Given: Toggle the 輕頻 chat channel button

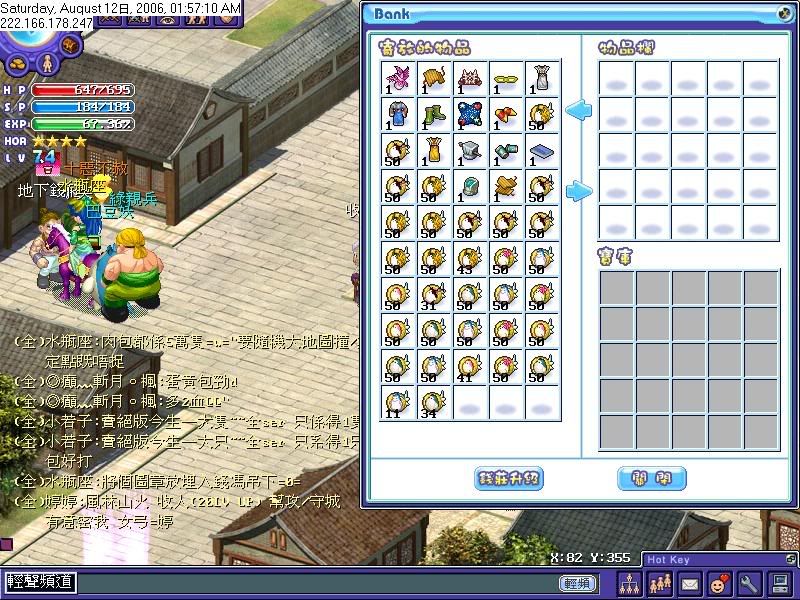Looking at the screenshot, I should pos(577,582).
